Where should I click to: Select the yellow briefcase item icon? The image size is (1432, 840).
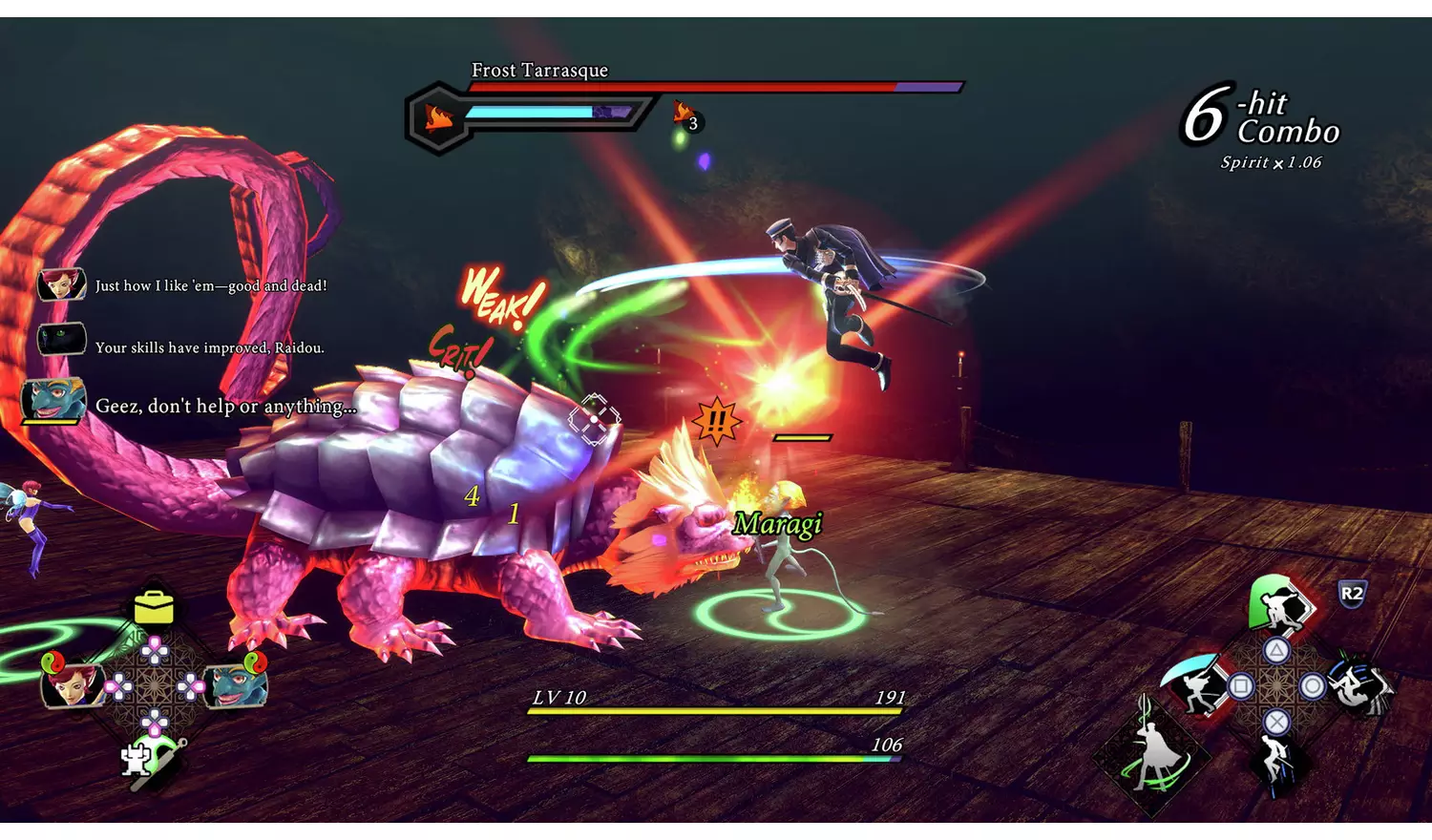[153, 607]
